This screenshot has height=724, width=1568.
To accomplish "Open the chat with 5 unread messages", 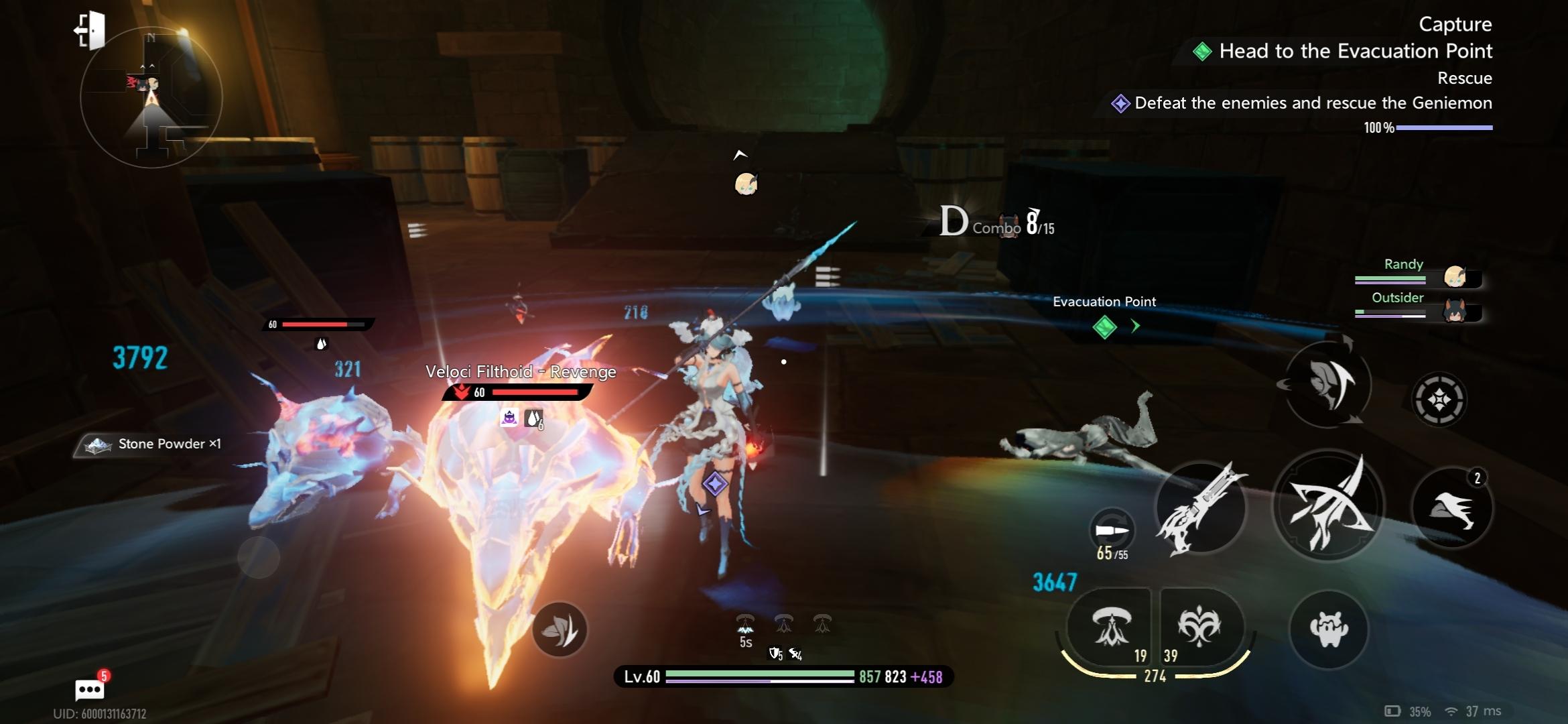I will coord(89,688).
